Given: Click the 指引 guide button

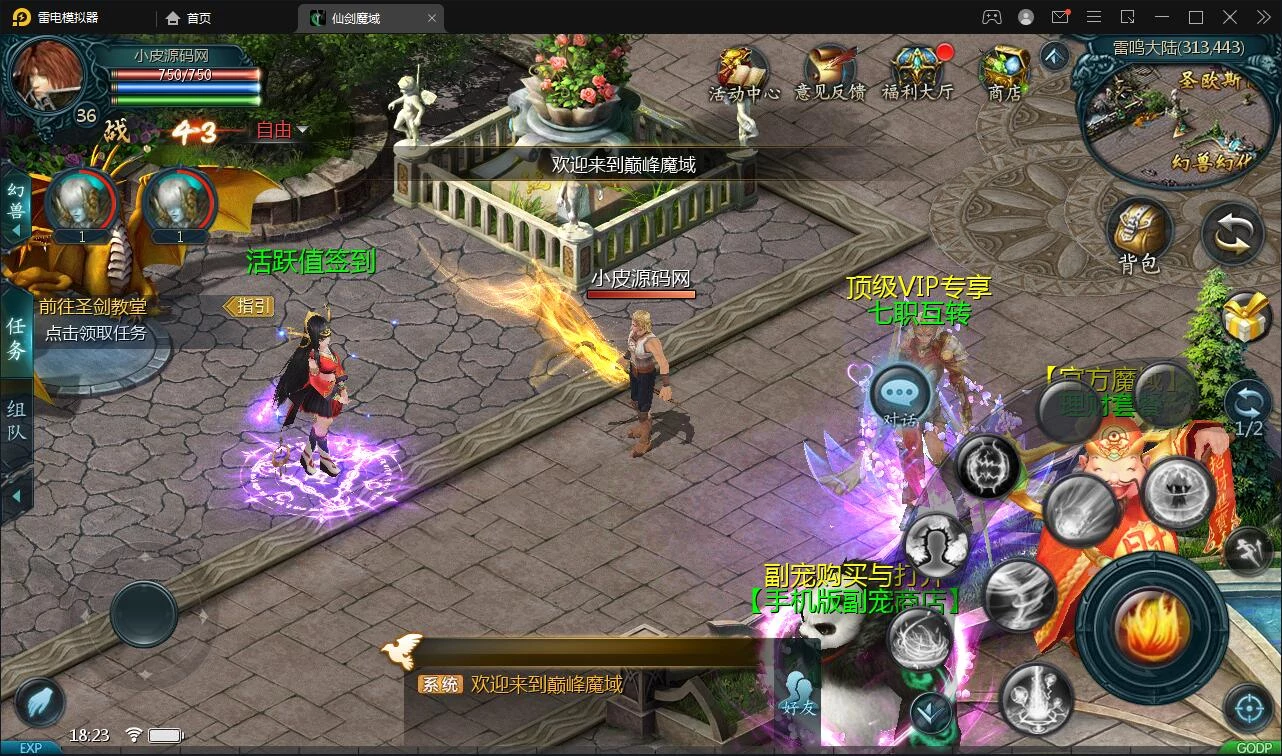Looking at the screenshot, I should pos(249,306).
